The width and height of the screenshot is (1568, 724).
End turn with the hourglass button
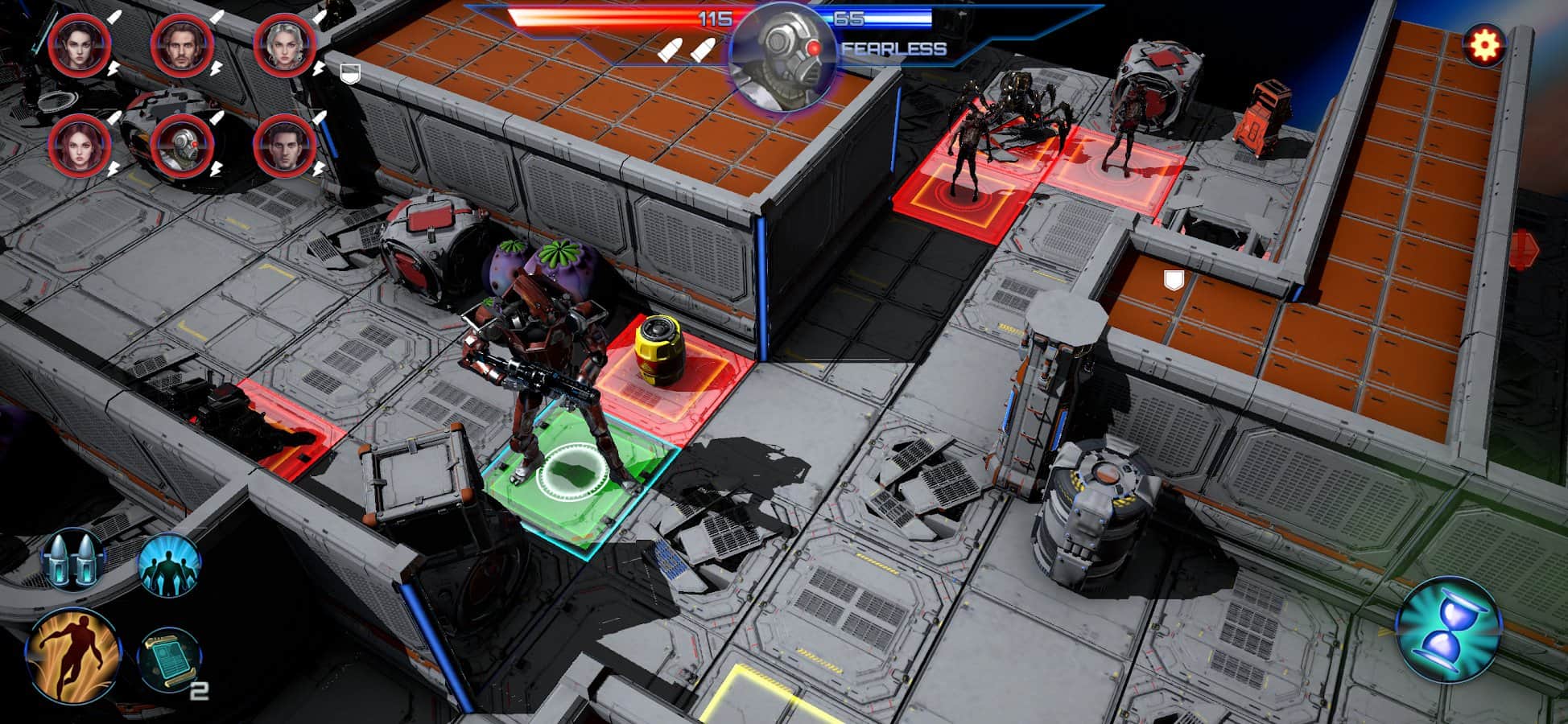[x=1448, y=629]
